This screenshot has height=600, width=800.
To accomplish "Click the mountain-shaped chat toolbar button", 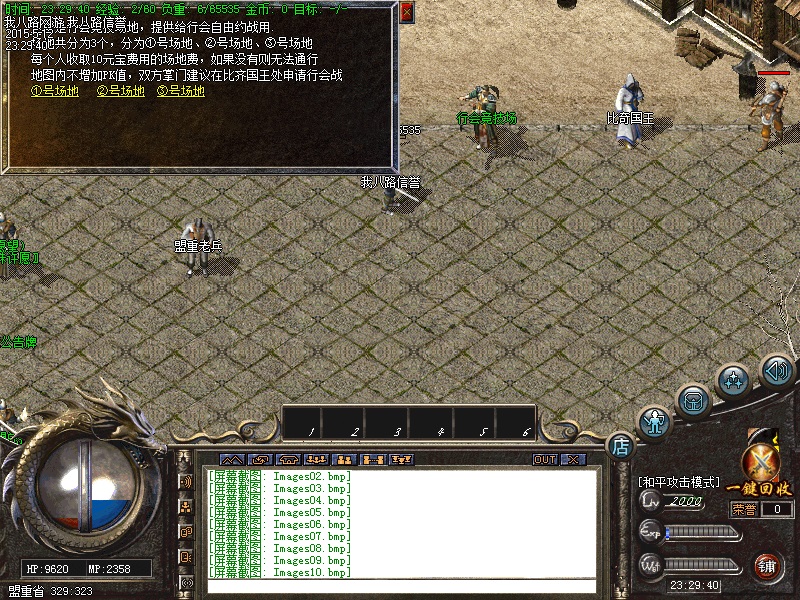I will [x=232, y=460].
